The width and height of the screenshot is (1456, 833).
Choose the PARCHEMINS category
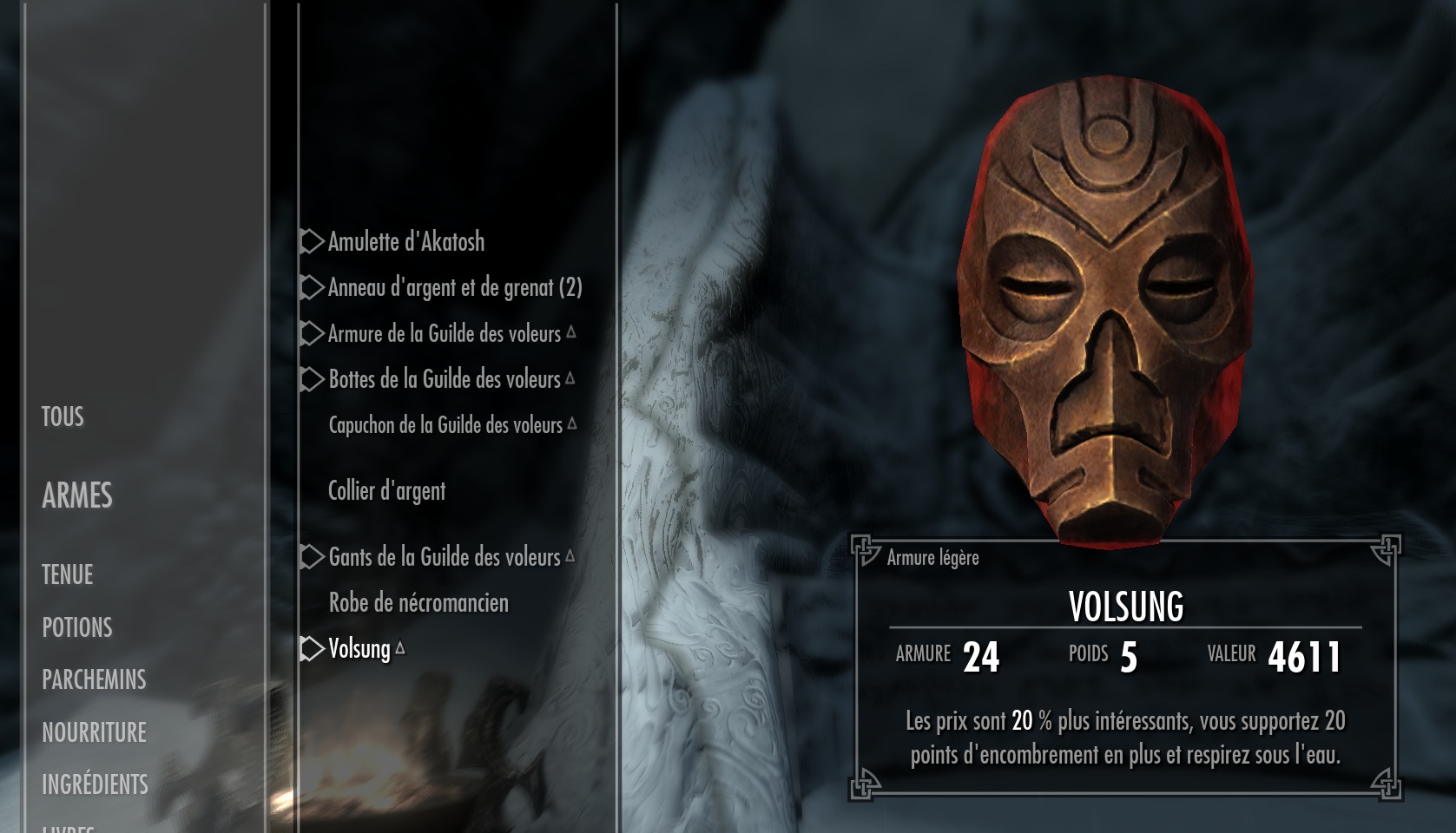click(94, 679)
